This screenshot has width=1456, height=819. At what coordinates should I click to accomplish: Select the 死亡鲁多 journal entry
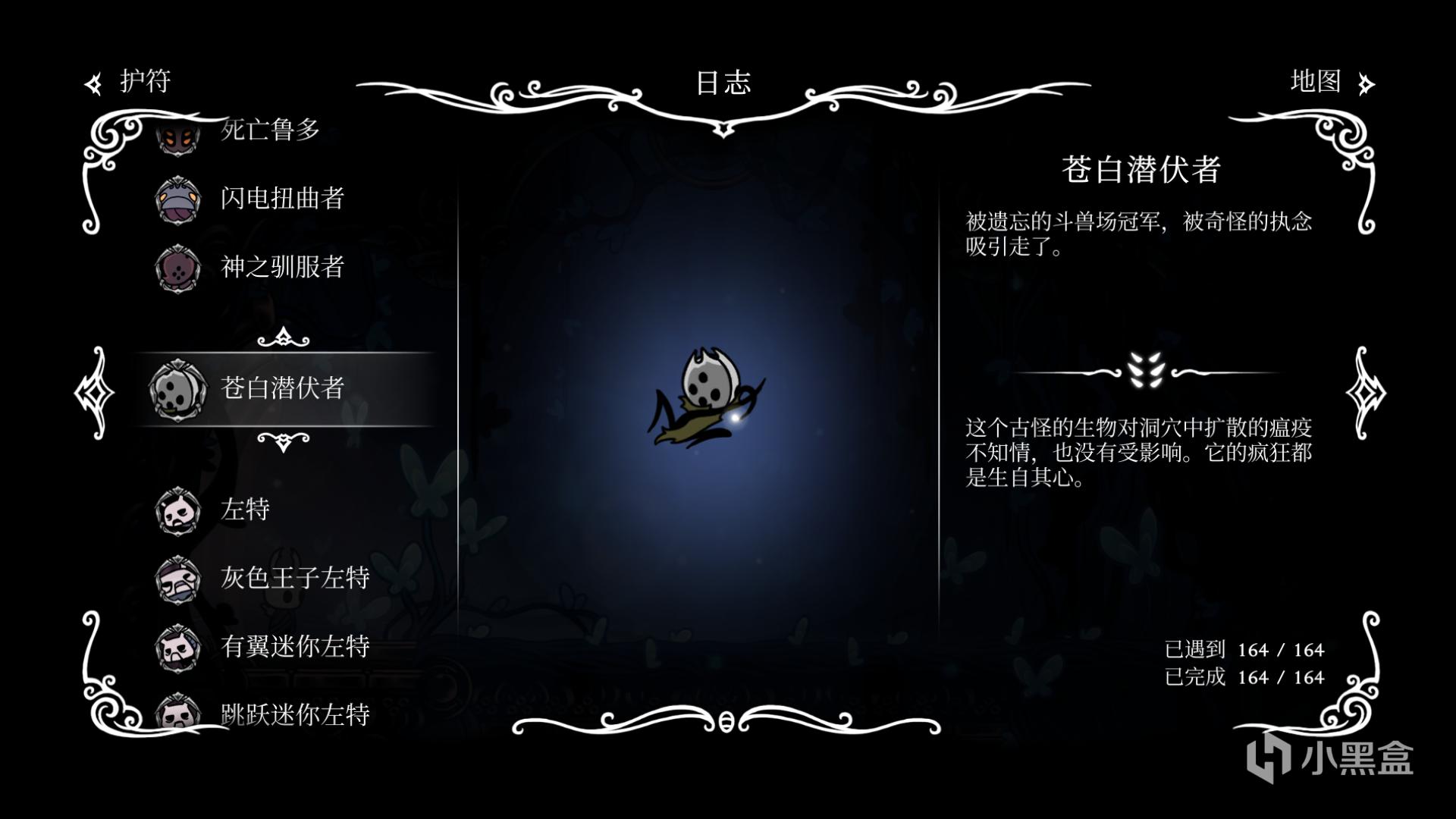point(269,130)
